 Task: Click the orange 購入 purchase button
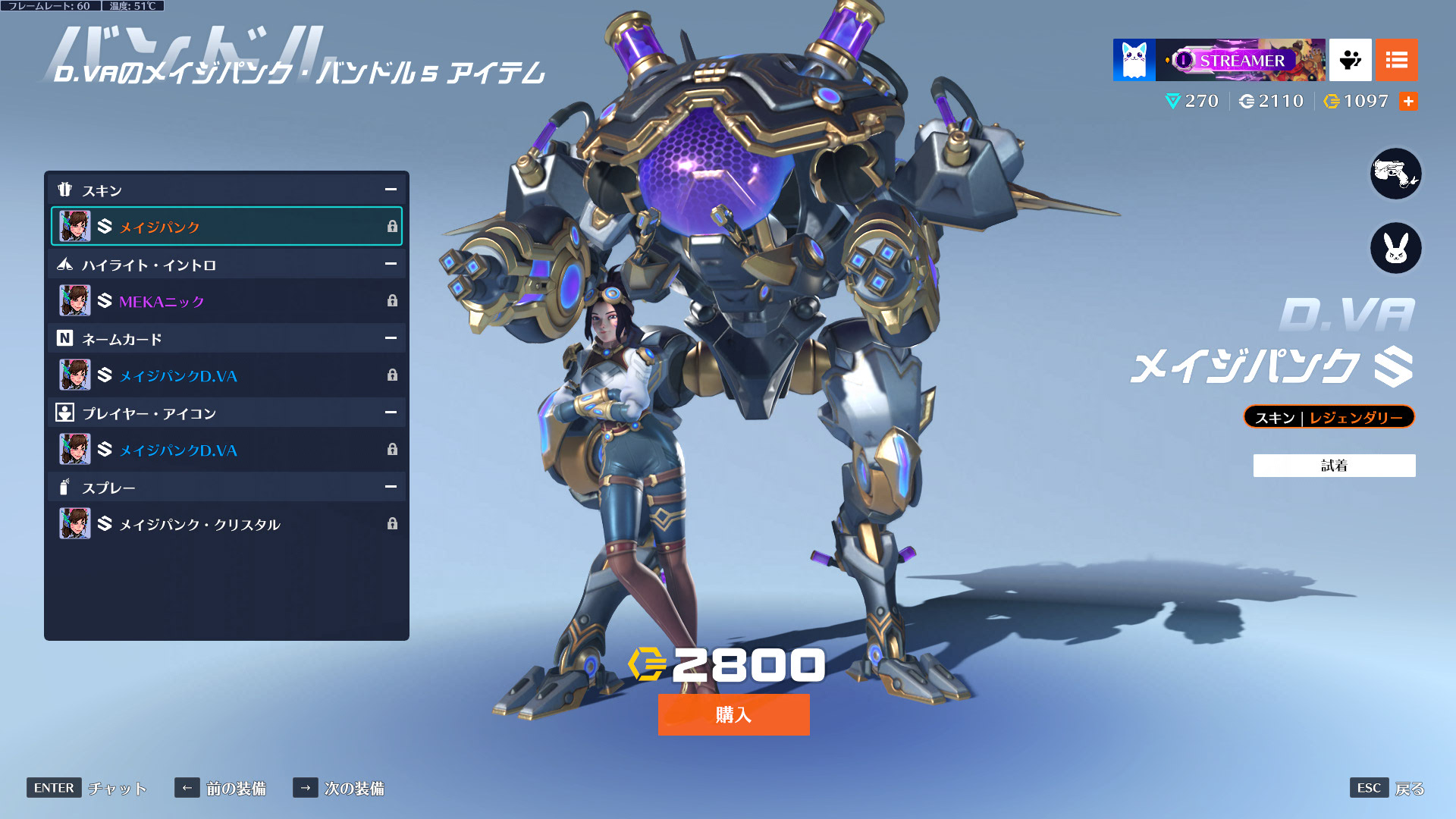click(733, 714)
